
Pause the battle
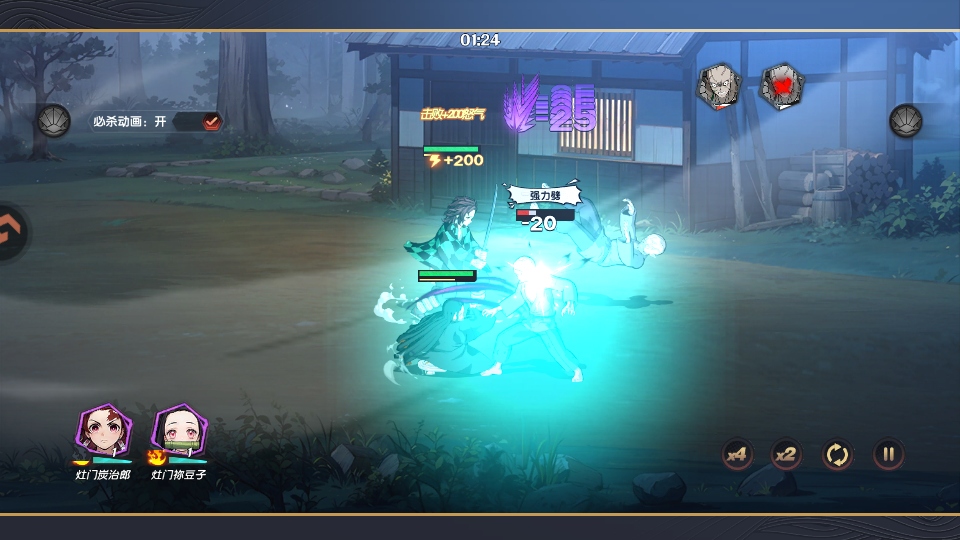click(888, 455)
